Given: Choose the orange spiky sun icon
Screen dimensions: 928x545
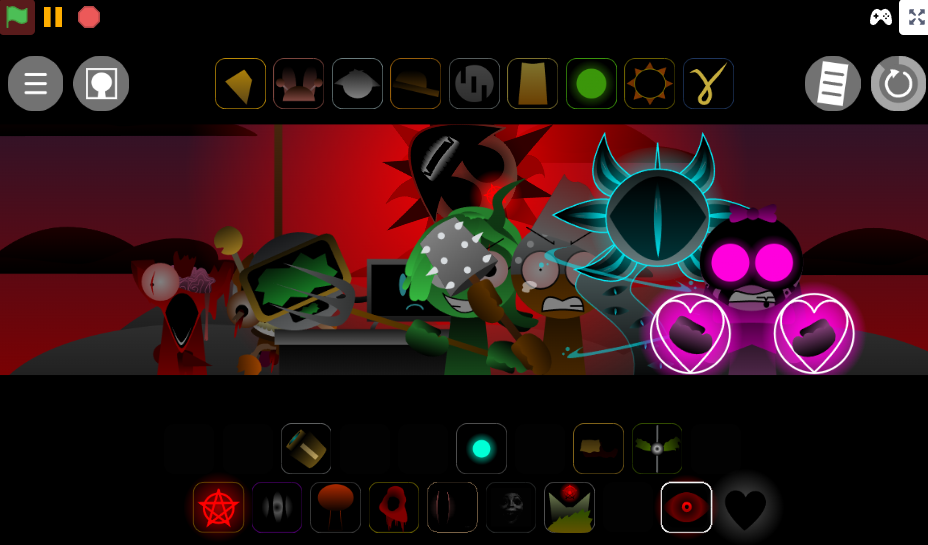Looking at the screenshot, I should tap(650, 83).
